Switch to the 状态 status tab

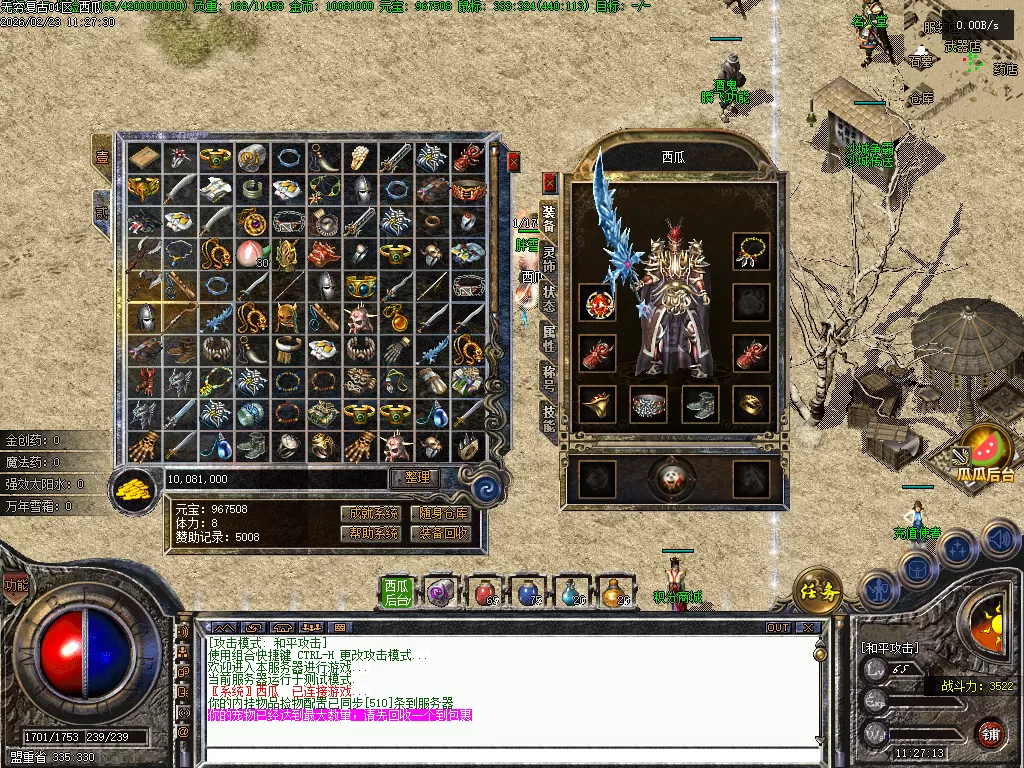click(549, 297)
